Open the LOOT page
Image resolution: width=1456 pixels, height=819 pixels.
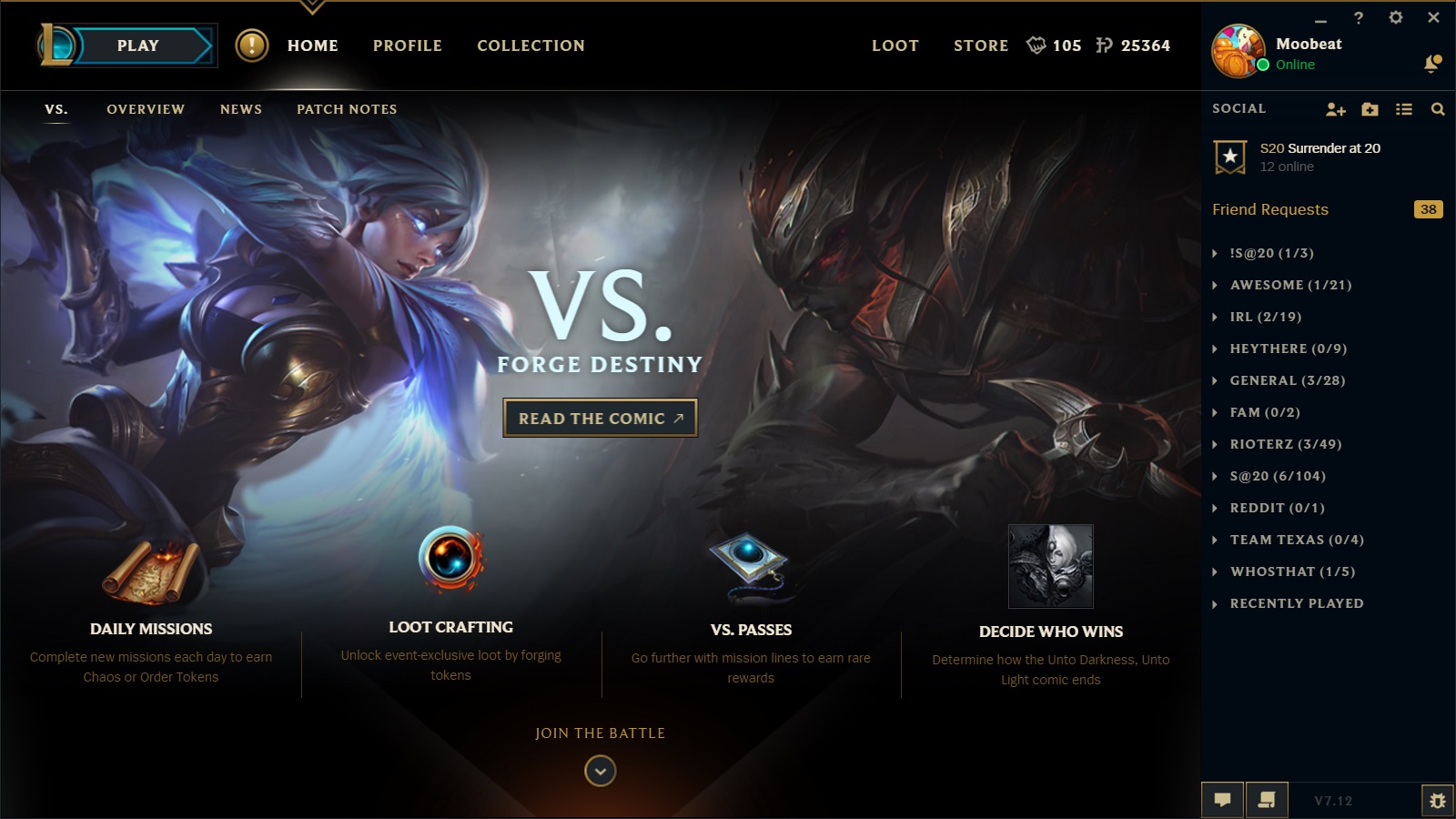[x=895, y=45]
